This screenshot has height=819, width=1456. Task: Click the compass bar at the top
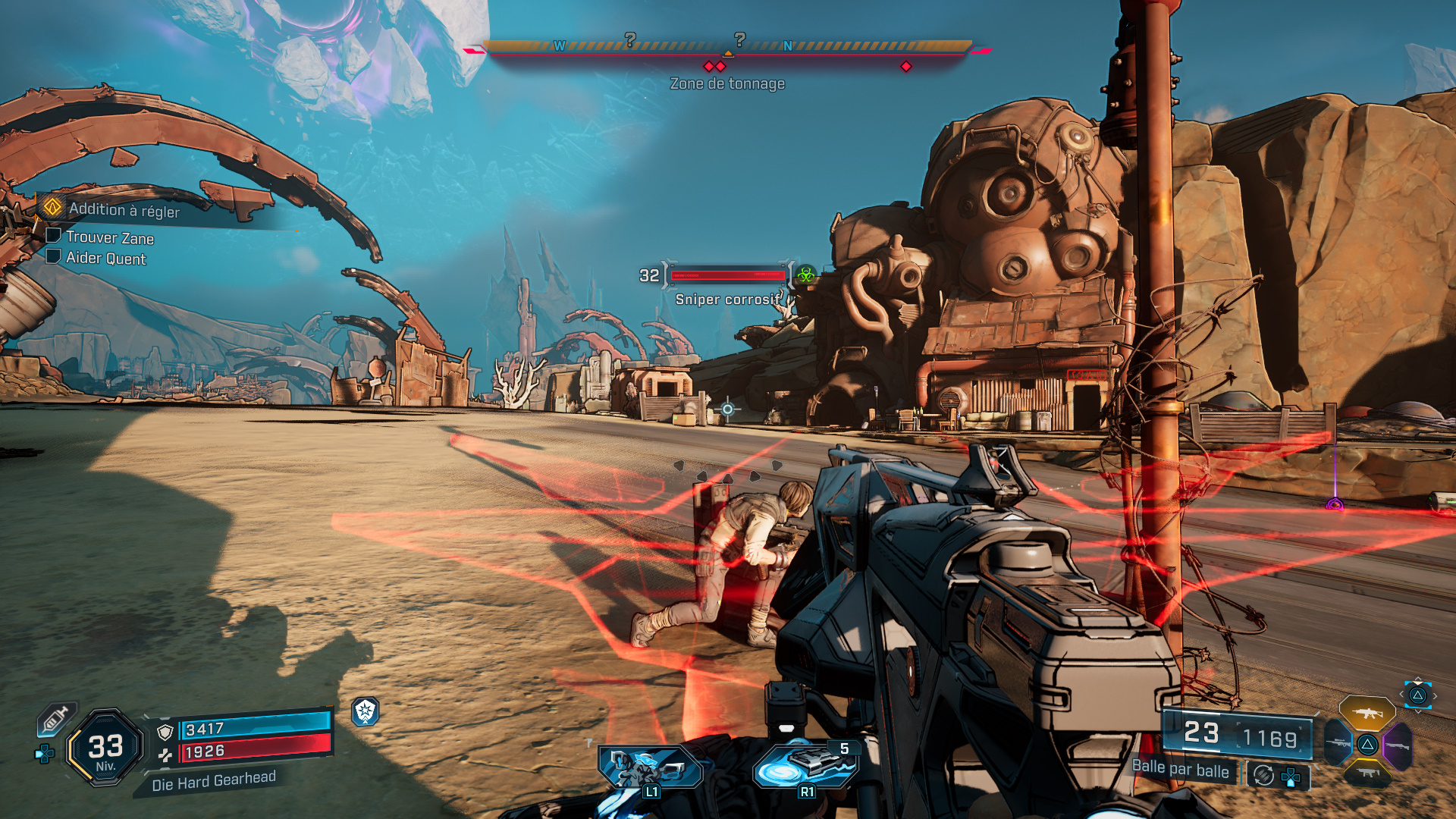[727, 47]
